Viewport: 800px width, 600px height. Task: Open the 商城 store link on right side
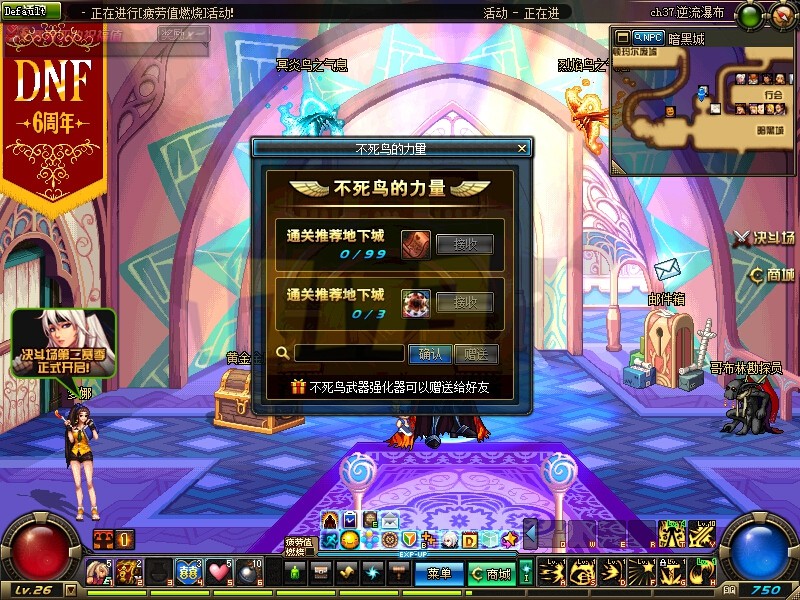772,275
